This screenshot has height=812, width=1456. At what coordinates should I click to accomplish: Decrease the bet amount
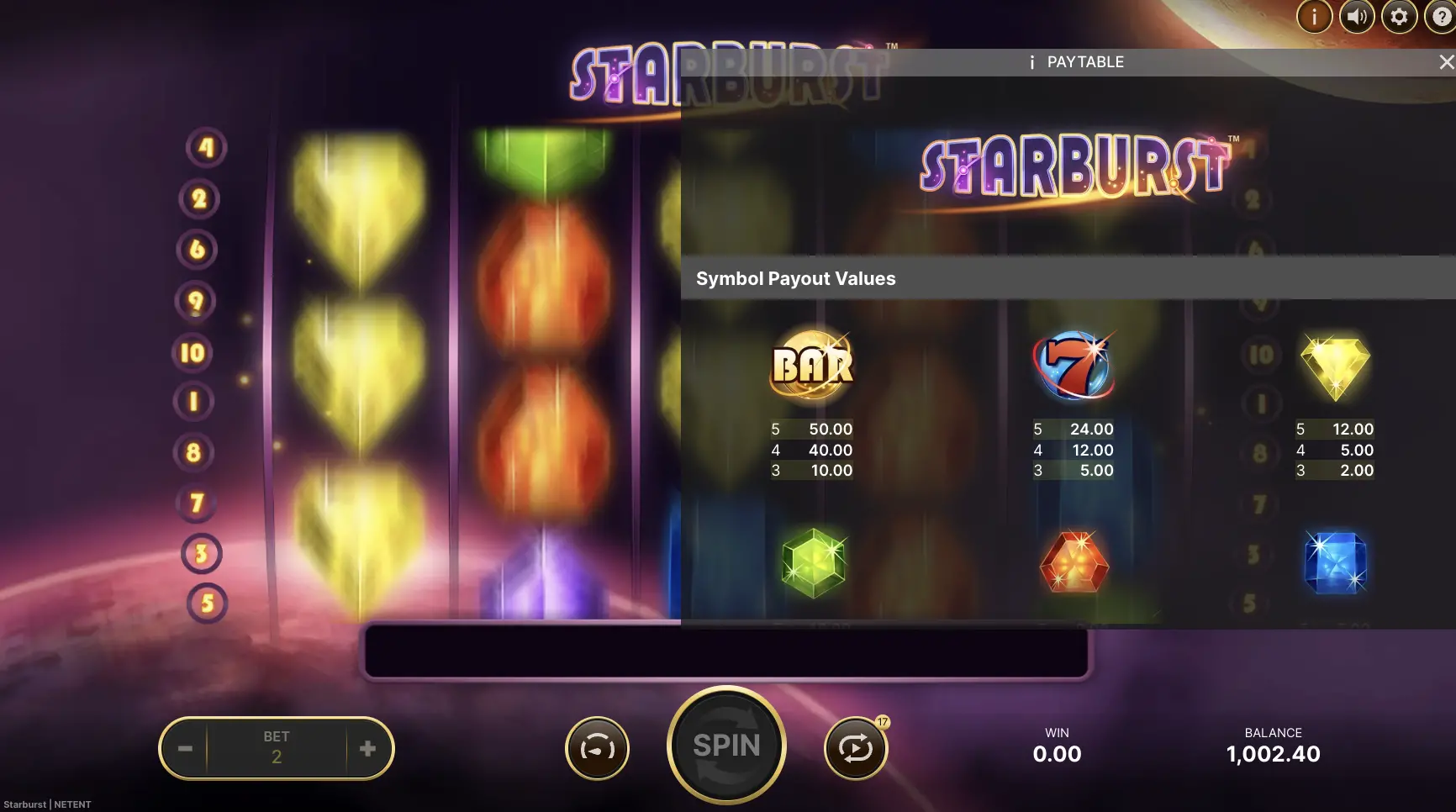click(x=185, y=748)
